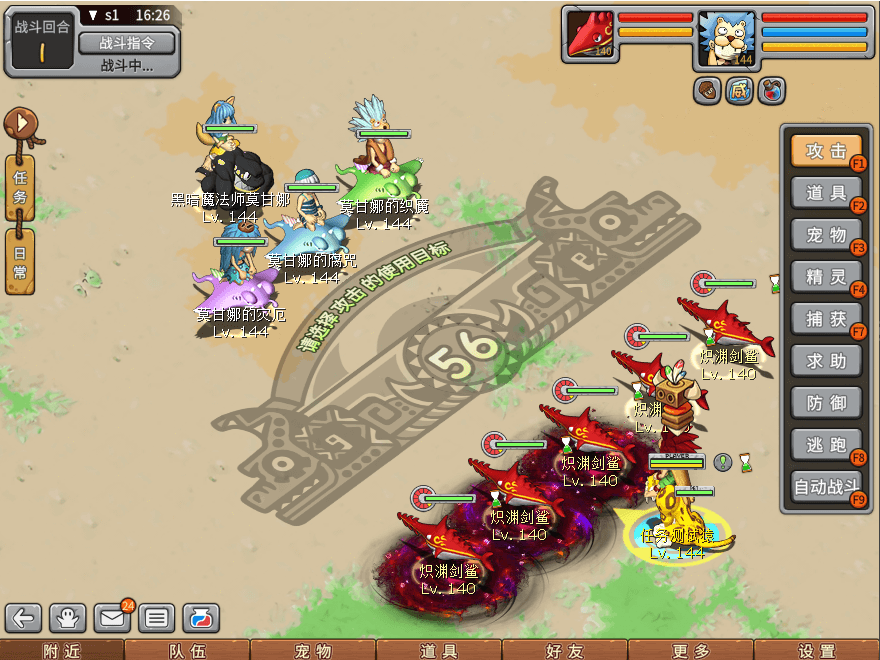Click the red potion bottle buff icon
This screenshot has height=660, width=880.
772,91
